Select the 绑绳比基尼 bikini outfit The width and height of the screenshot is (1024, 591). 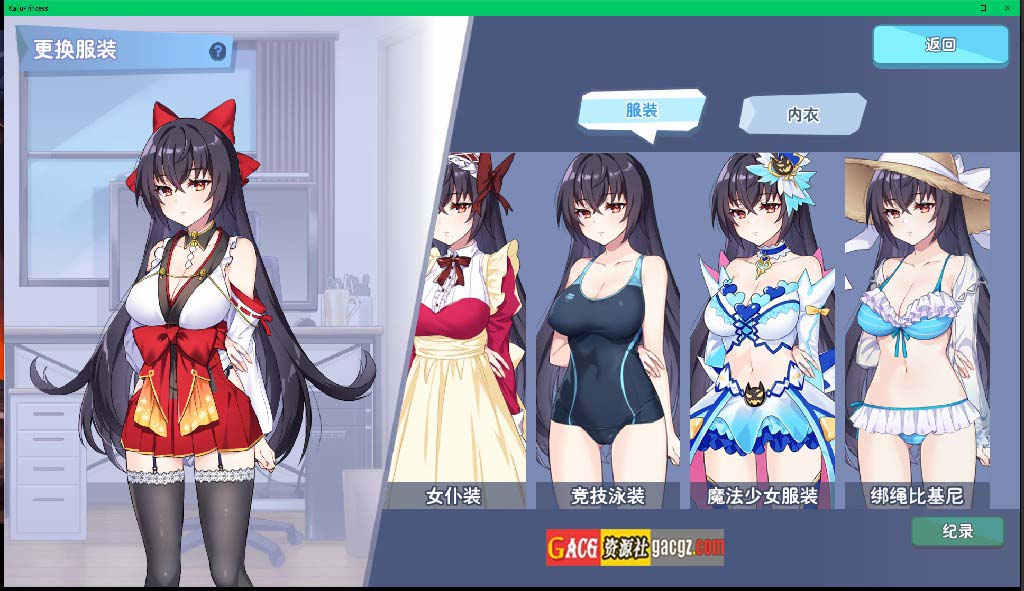(x=916, y=330)
